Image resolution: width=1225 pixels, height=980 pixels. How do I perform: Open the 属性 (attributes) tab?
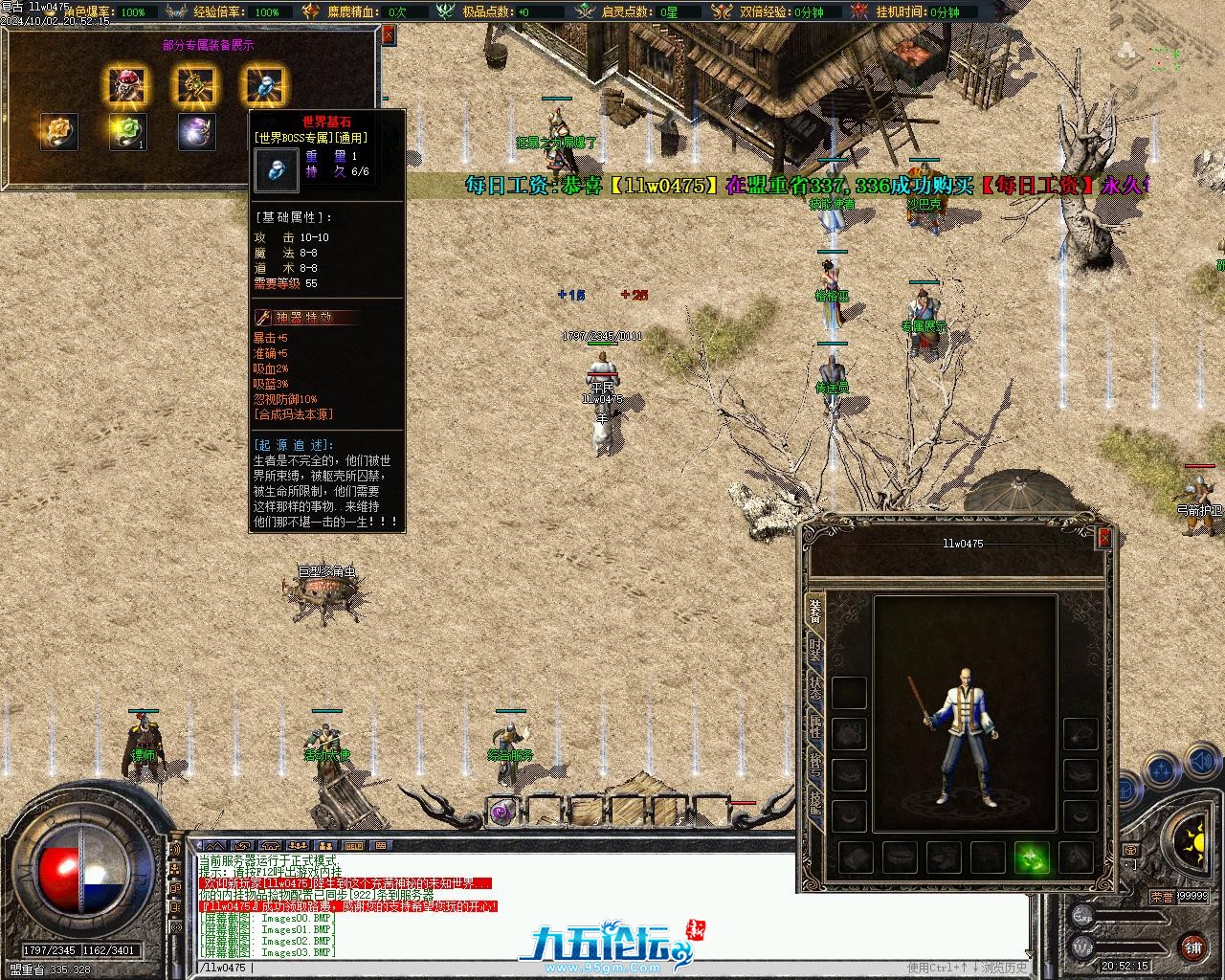click(815, 726)
